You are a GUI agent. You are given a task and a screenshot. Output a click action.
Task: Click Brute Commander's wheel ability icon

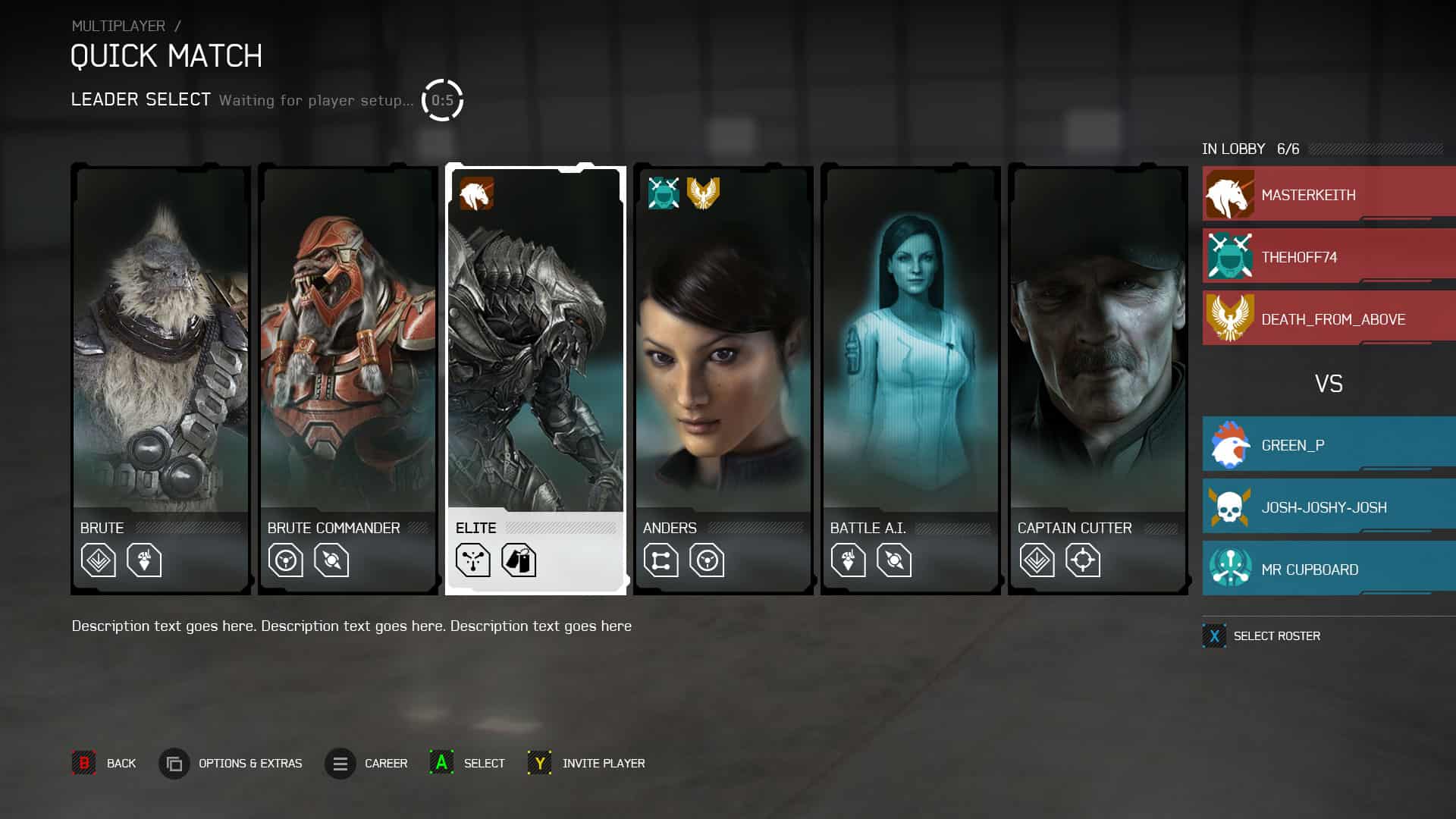click(284, 560)
